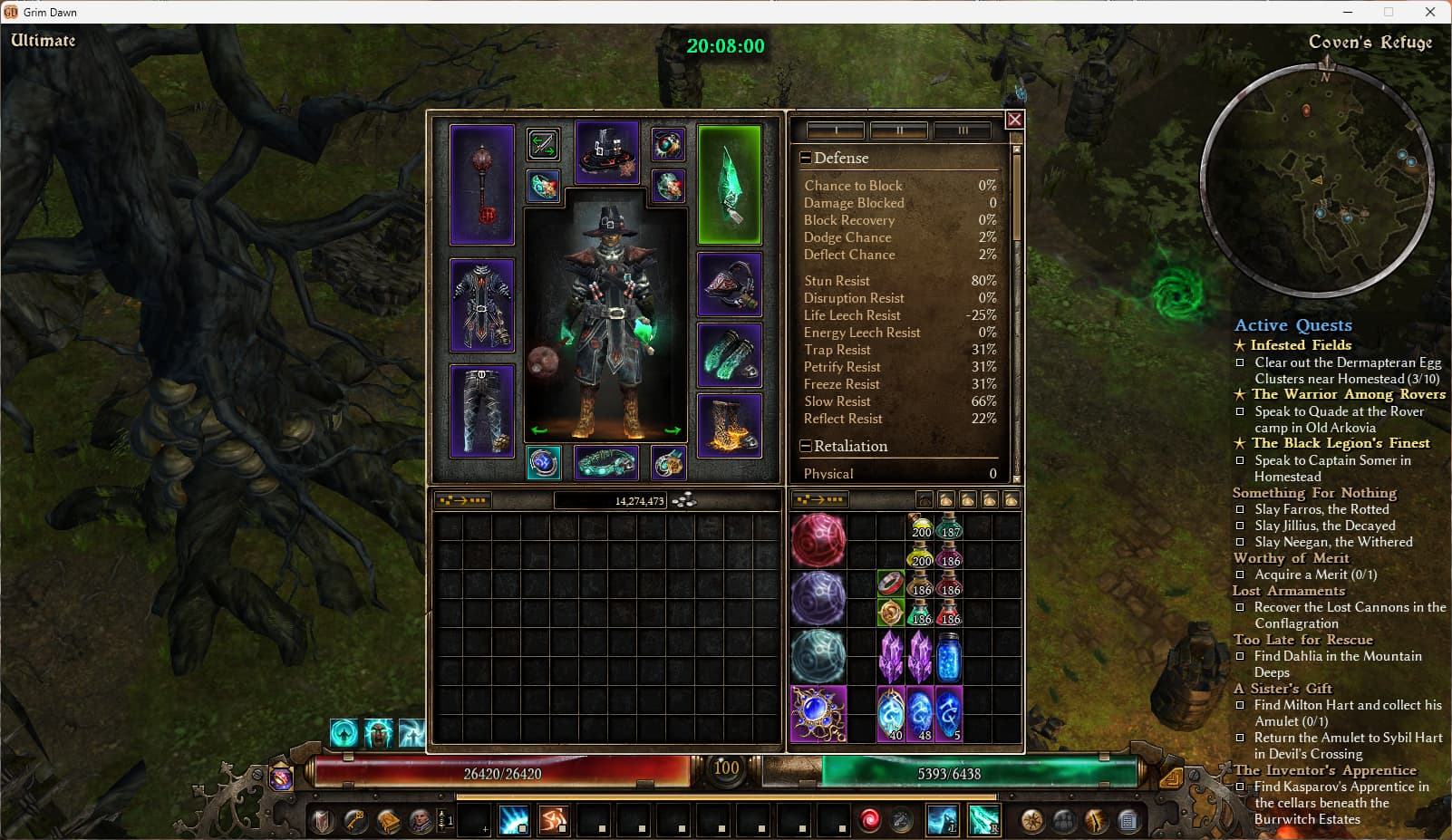The image size is (1452, 840).
Task: Toggle the weapon swap button
Action: [x=543, y=144]
